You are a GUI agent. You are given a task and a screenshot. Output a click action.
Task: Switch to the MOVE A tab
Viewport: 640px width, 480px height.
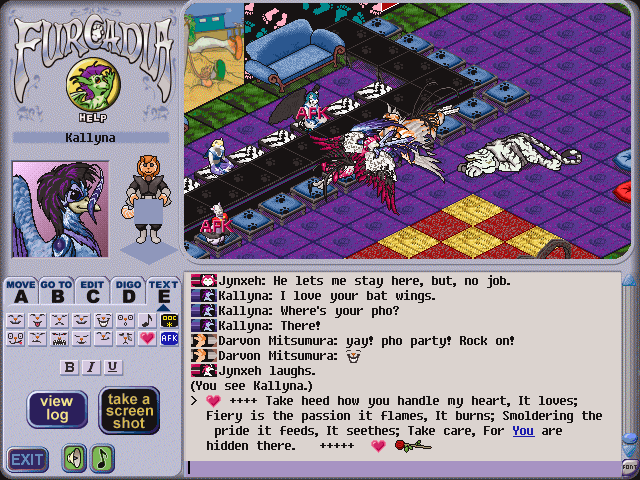[20, 291]
